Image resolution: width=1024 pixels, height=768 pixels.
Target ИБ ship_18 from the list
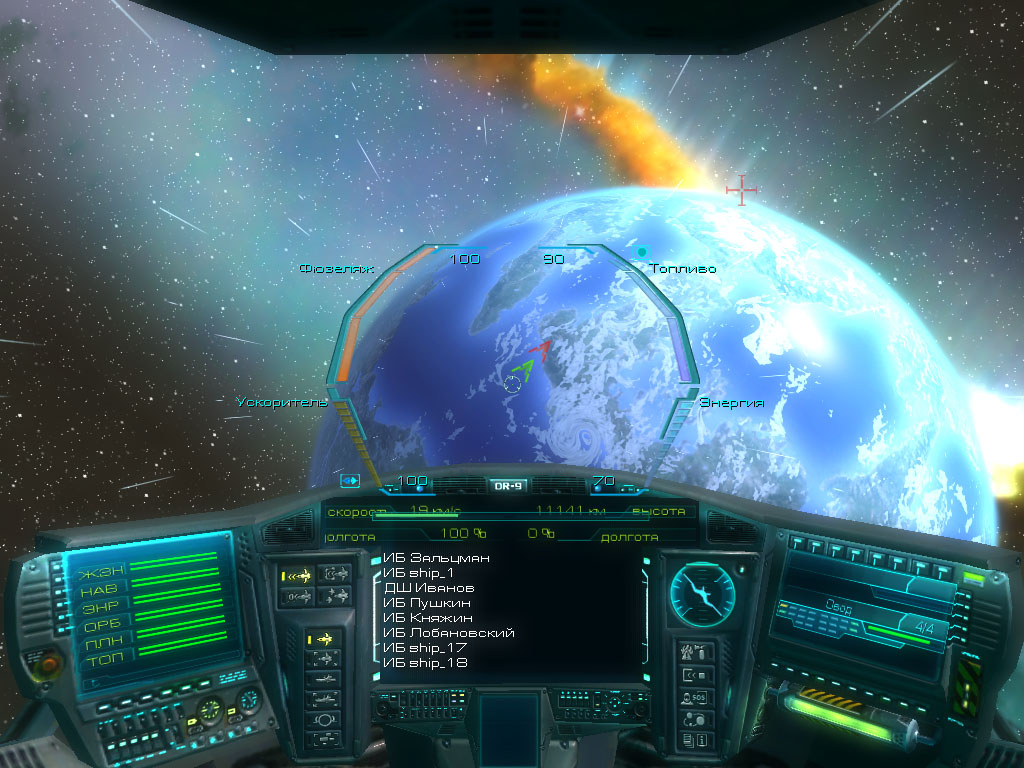pyautogui.click(x=426, y=663)
